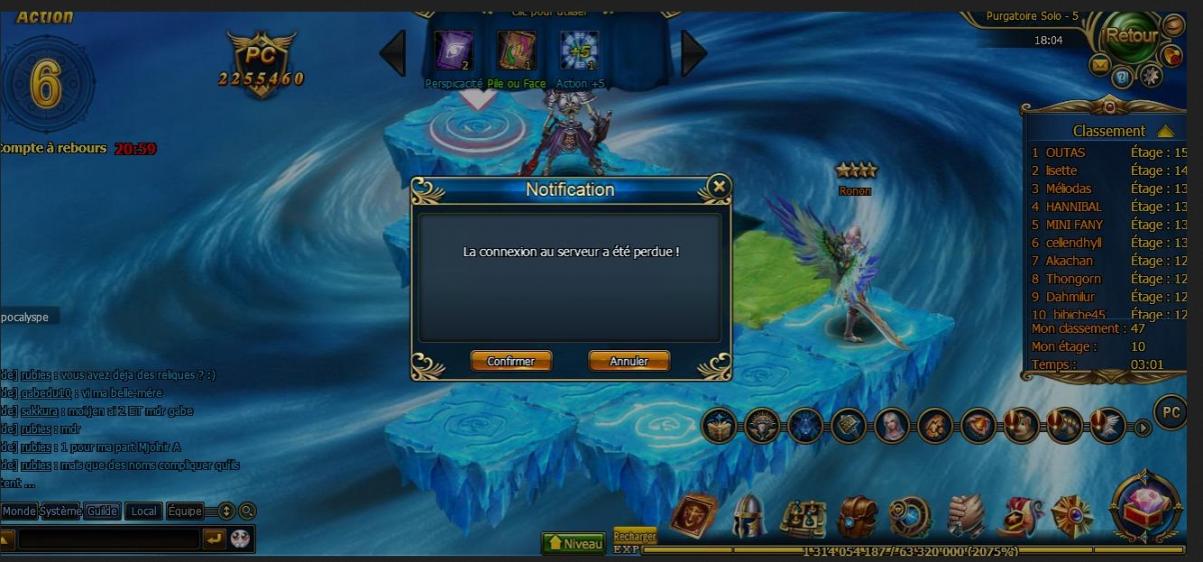The width and height of the screenshot is (1203, 562).
Task: Select the Équipe chat tab
Action: pos(184,511)
